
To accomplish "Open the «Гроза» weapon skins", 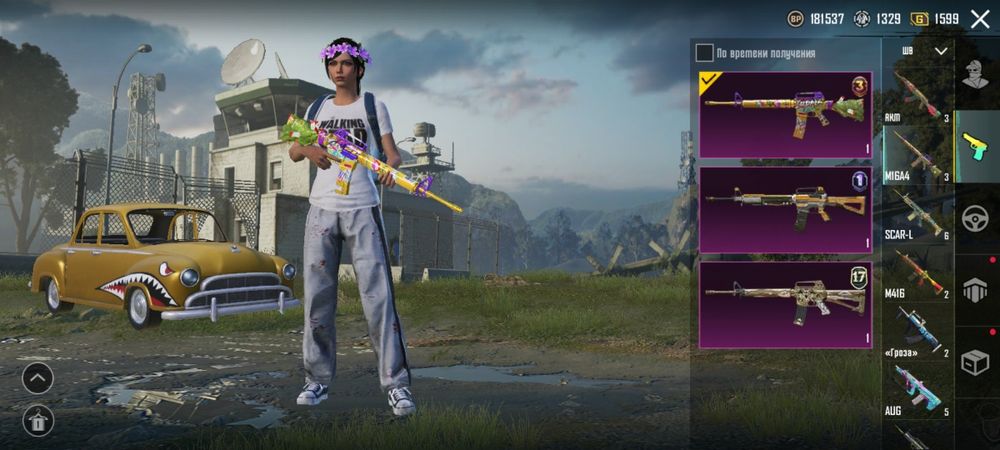I will pos(916,331).
